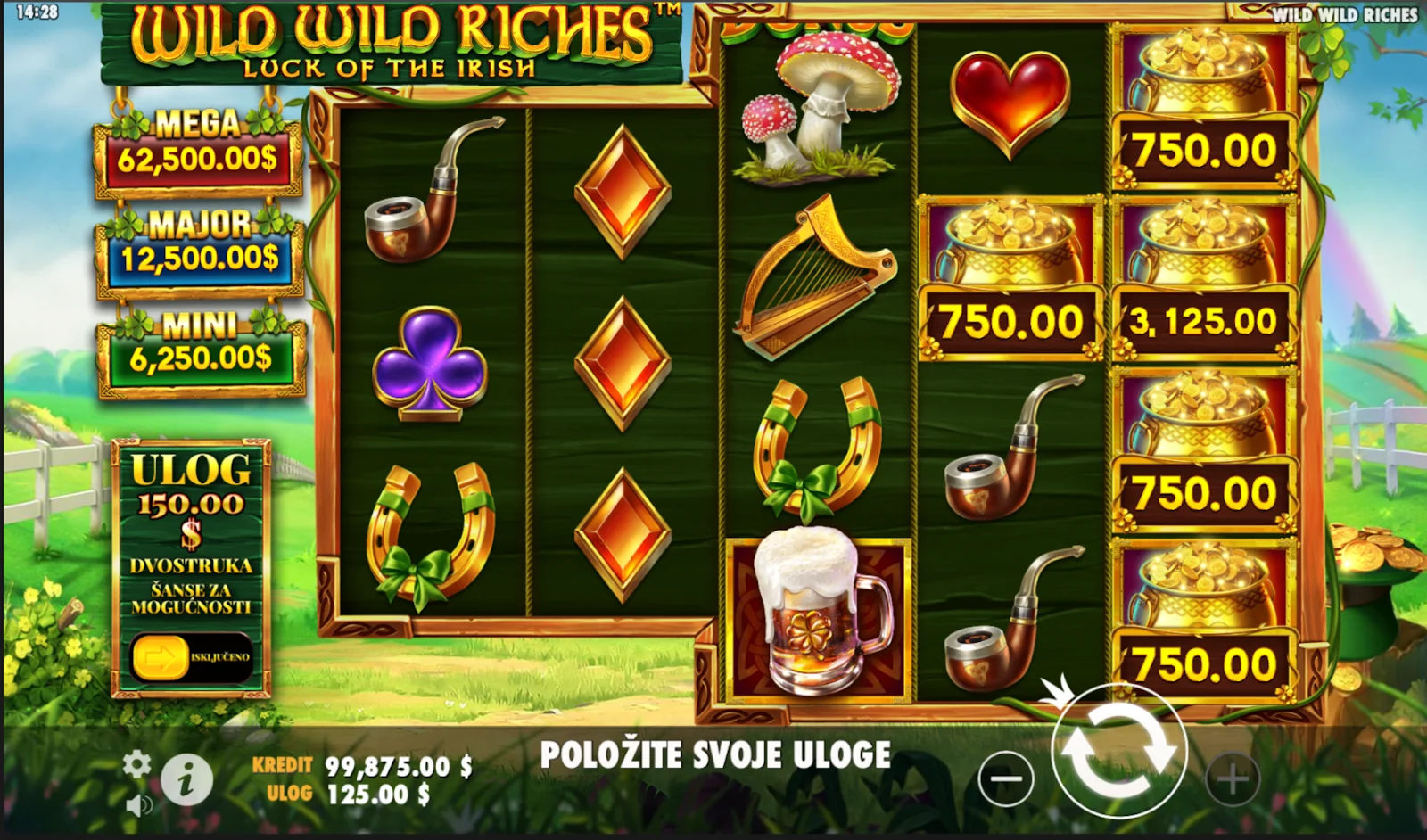1427x840 pixels.
Task: Decrease the bet with the minus button
Action: (x=1005, y=778)
